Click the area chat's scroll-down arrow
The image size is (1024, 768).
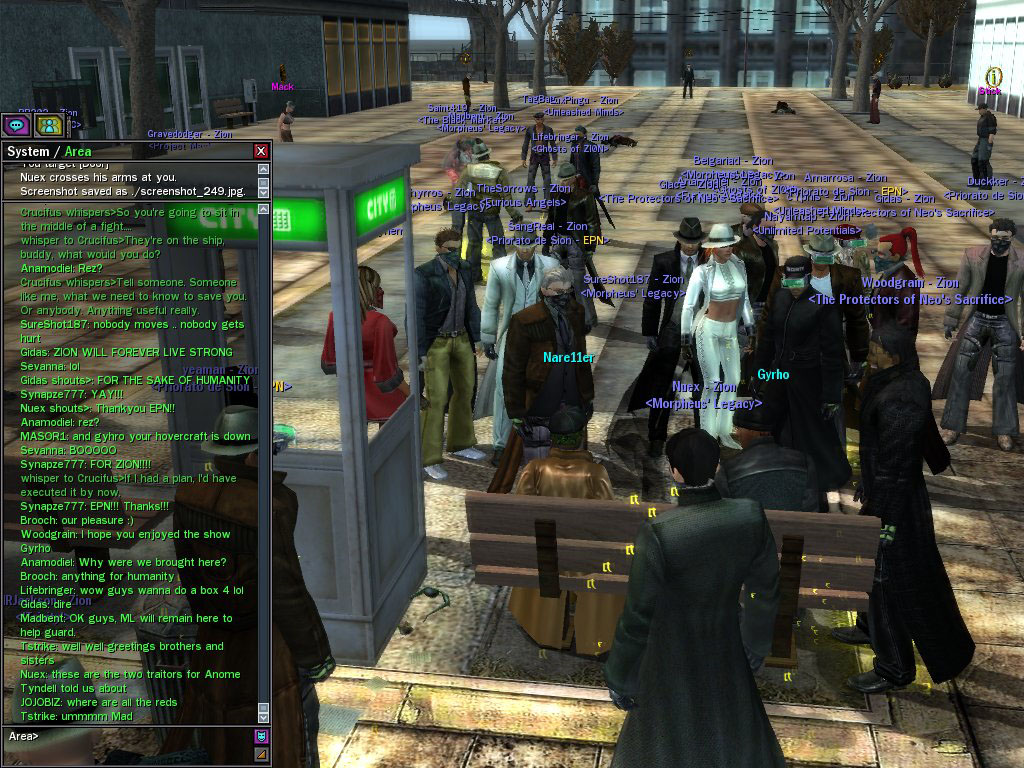[x=264, y=716]
